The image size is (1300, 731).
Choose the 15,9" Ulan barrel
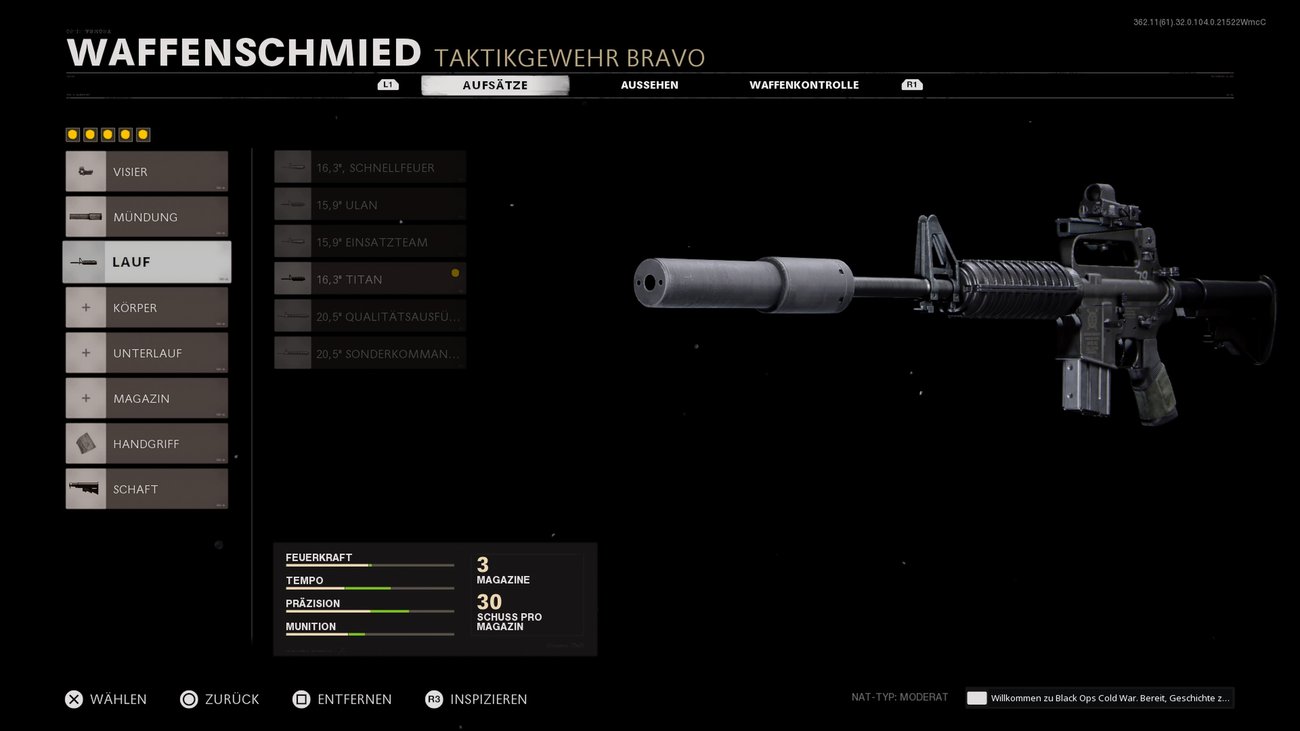tap(370, 204)
